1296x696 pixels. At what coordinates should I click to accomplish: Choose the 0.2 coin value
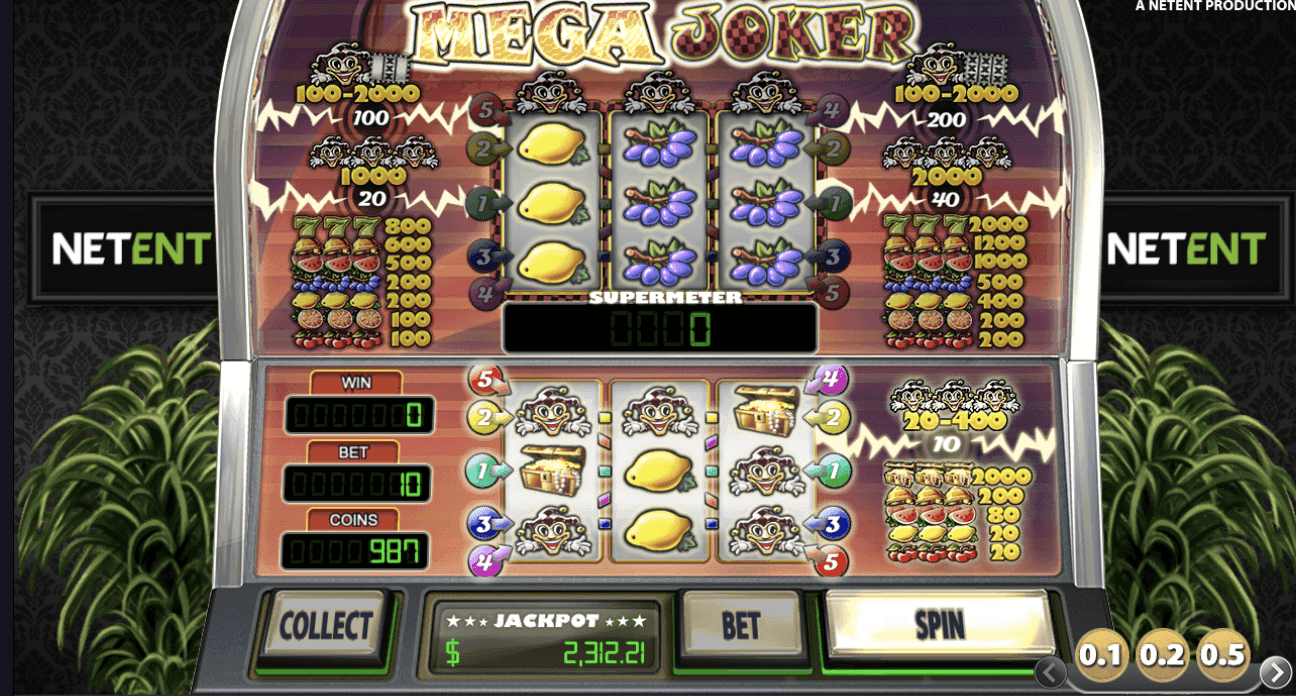click(x=1162, y=655)
